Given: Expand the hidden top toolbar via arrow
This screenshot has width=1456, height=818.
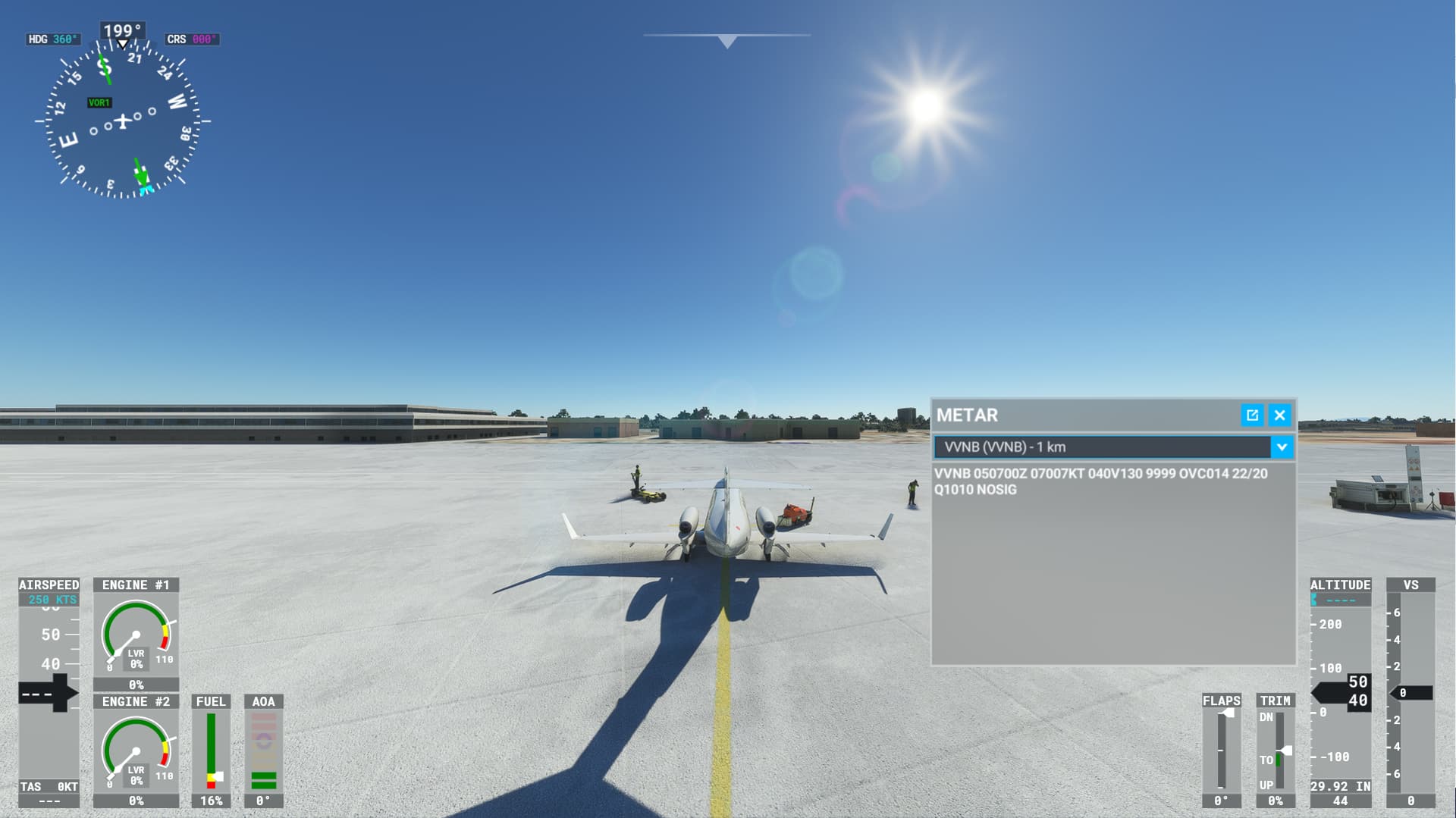Looking at the screenshot, I should click(727, 40).
